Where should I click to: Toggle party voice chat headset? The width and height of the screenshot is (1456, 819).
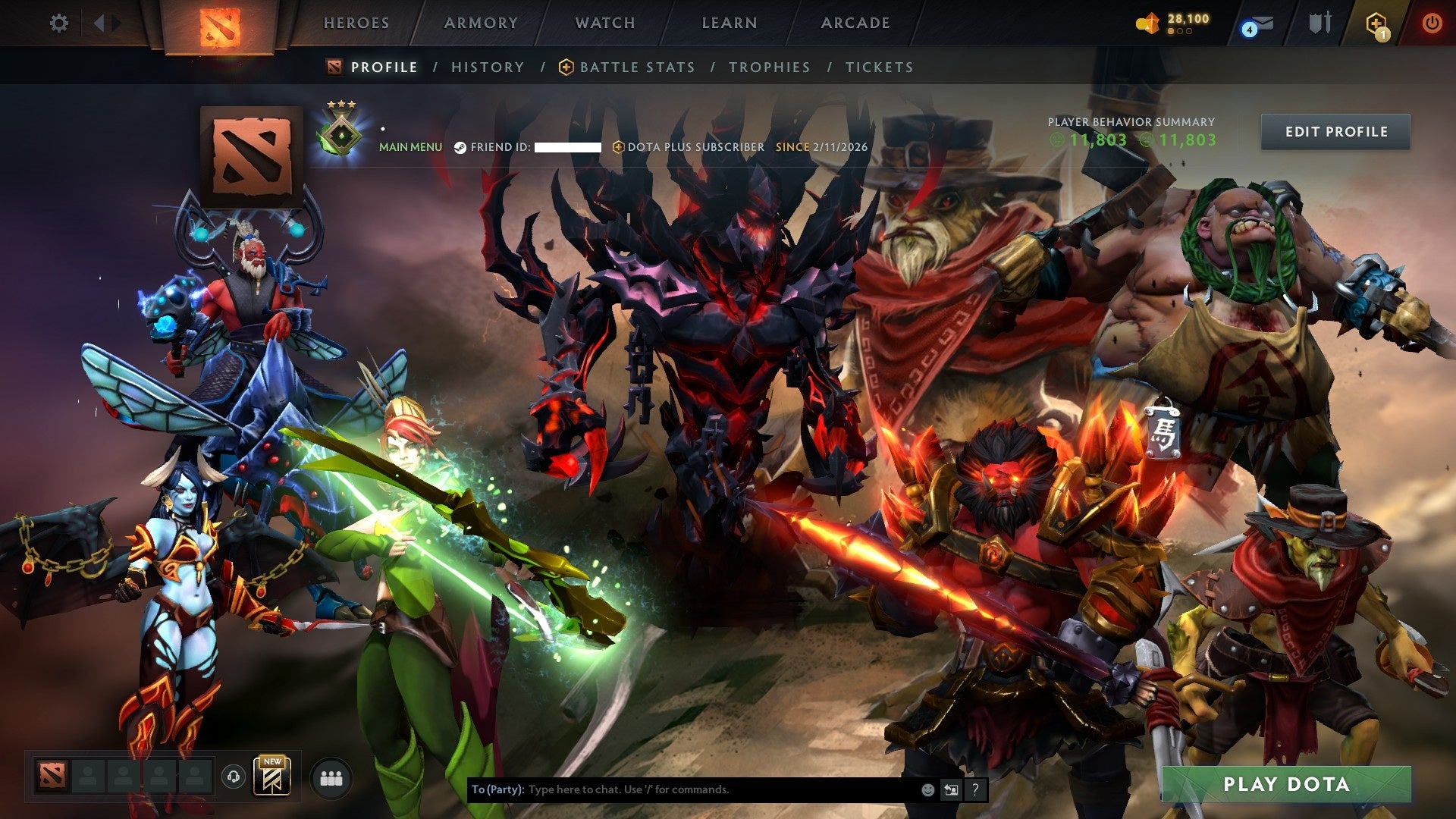(234, 777)
